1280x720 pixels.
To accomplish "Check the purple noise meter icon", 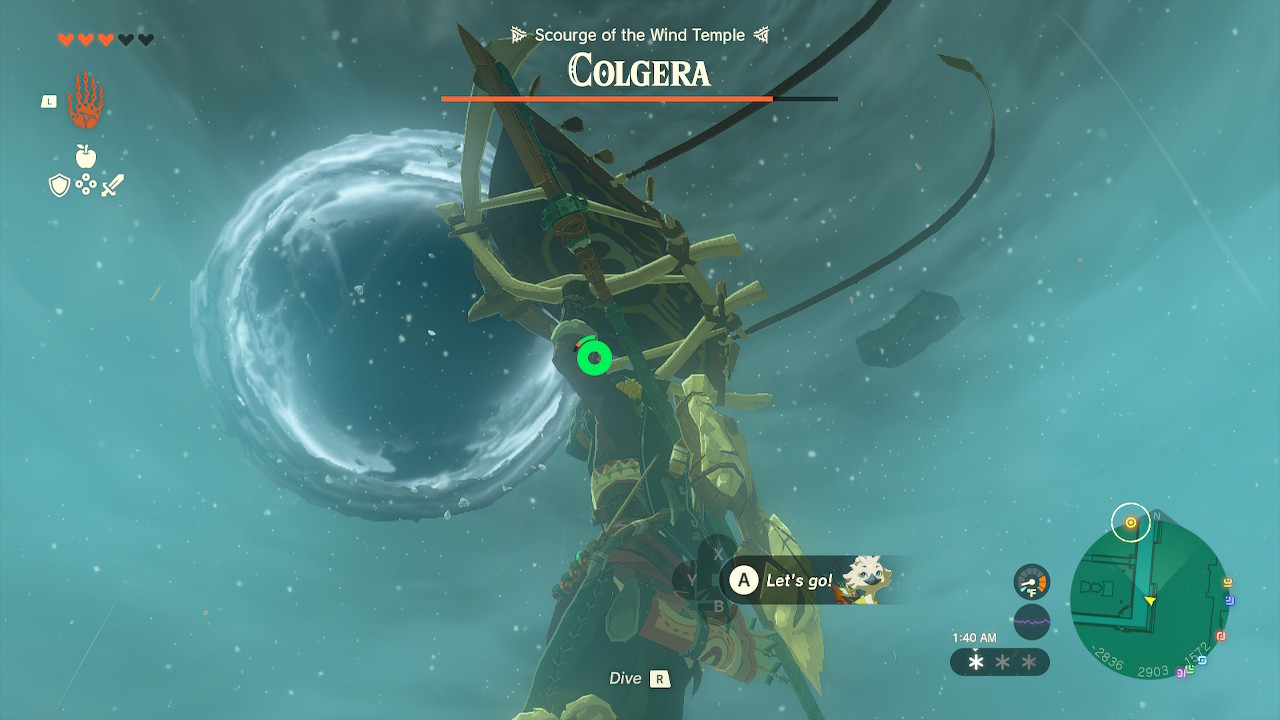I will (1031, 621).
